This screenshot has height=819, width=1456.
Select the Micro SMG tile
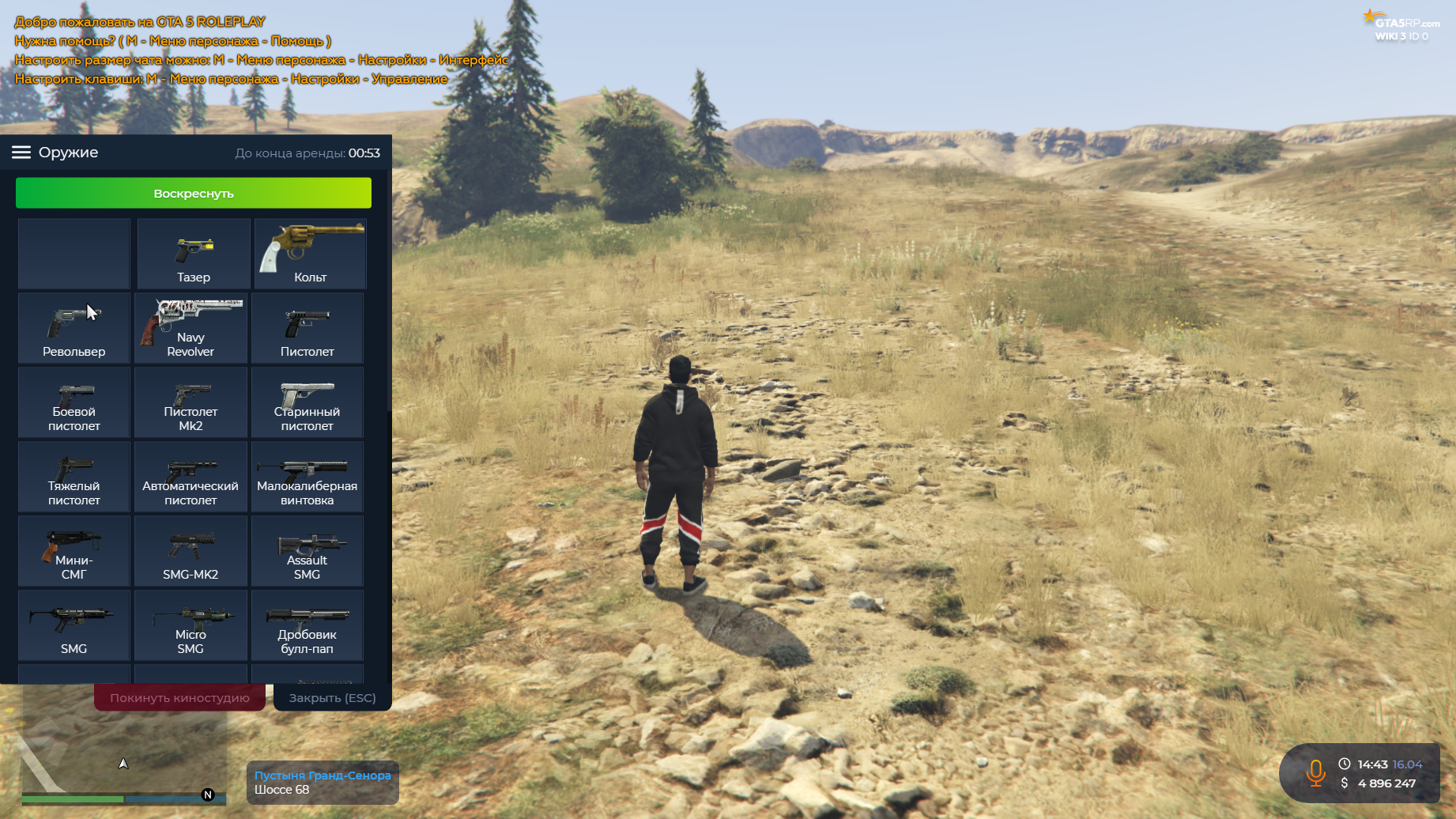tap(190, 626)
